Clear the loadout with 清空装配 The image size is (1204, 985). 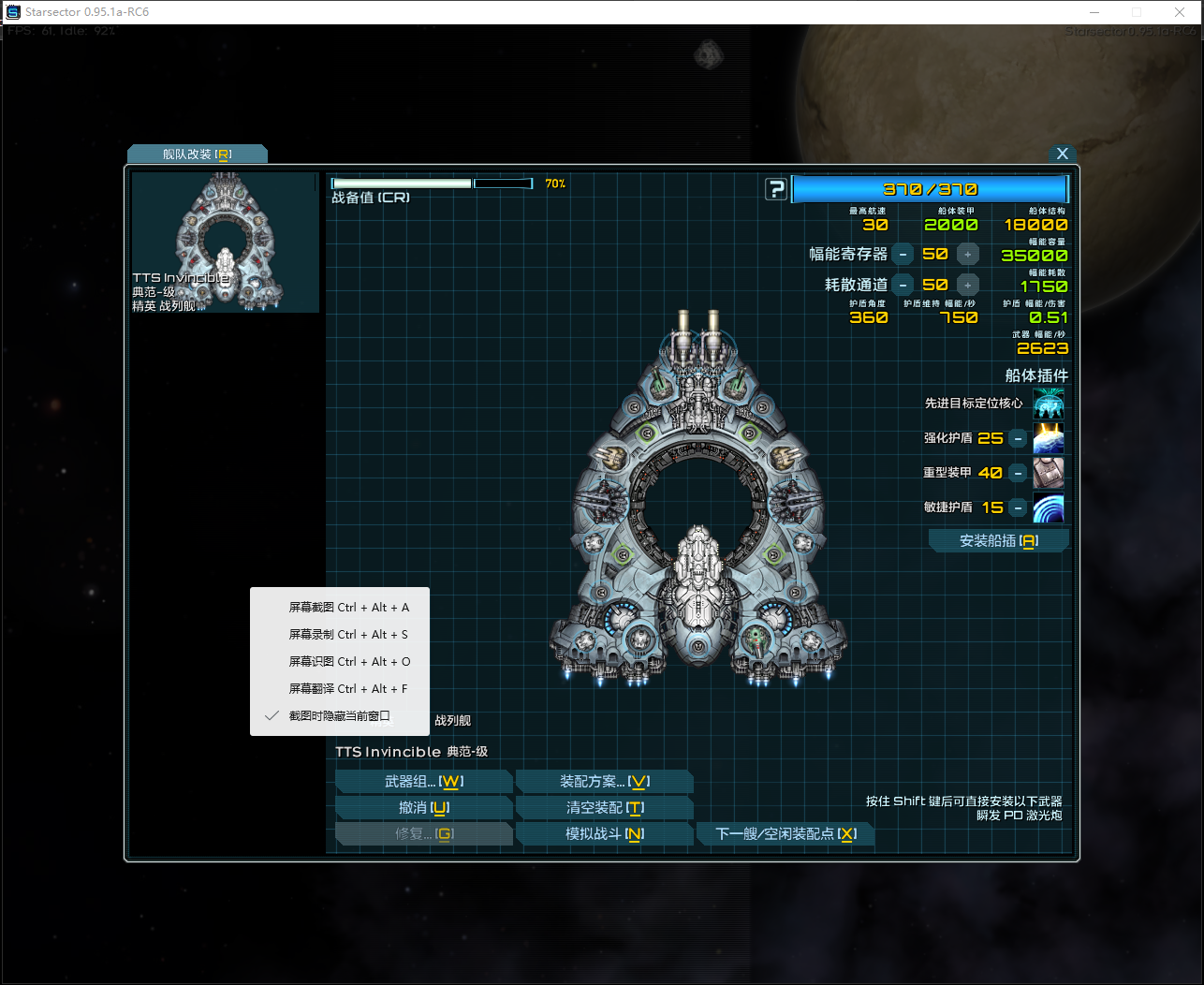tap(604, 808)
